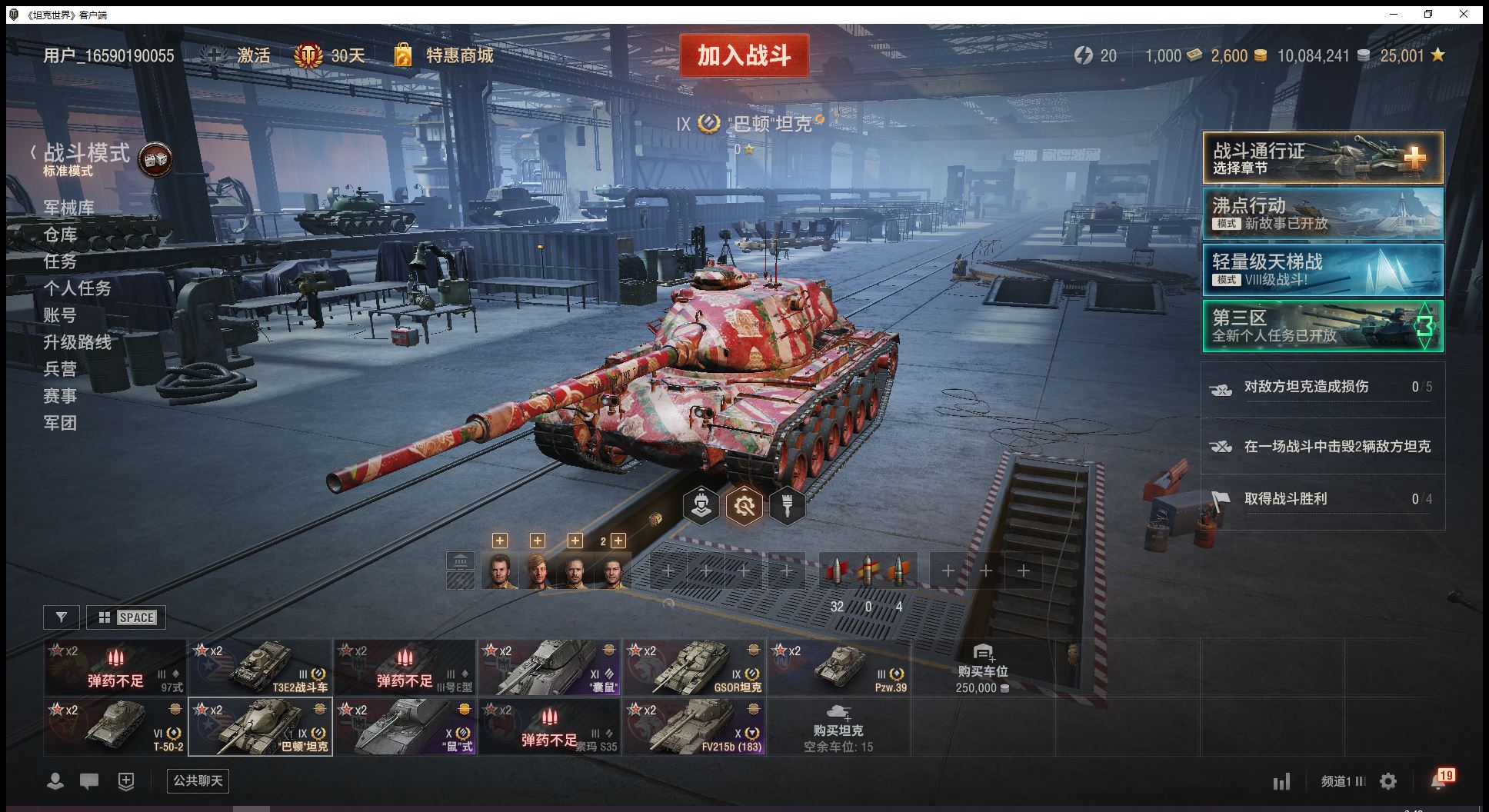
Task: Open 仓库 from the side menu
Action: coord(60,235)
